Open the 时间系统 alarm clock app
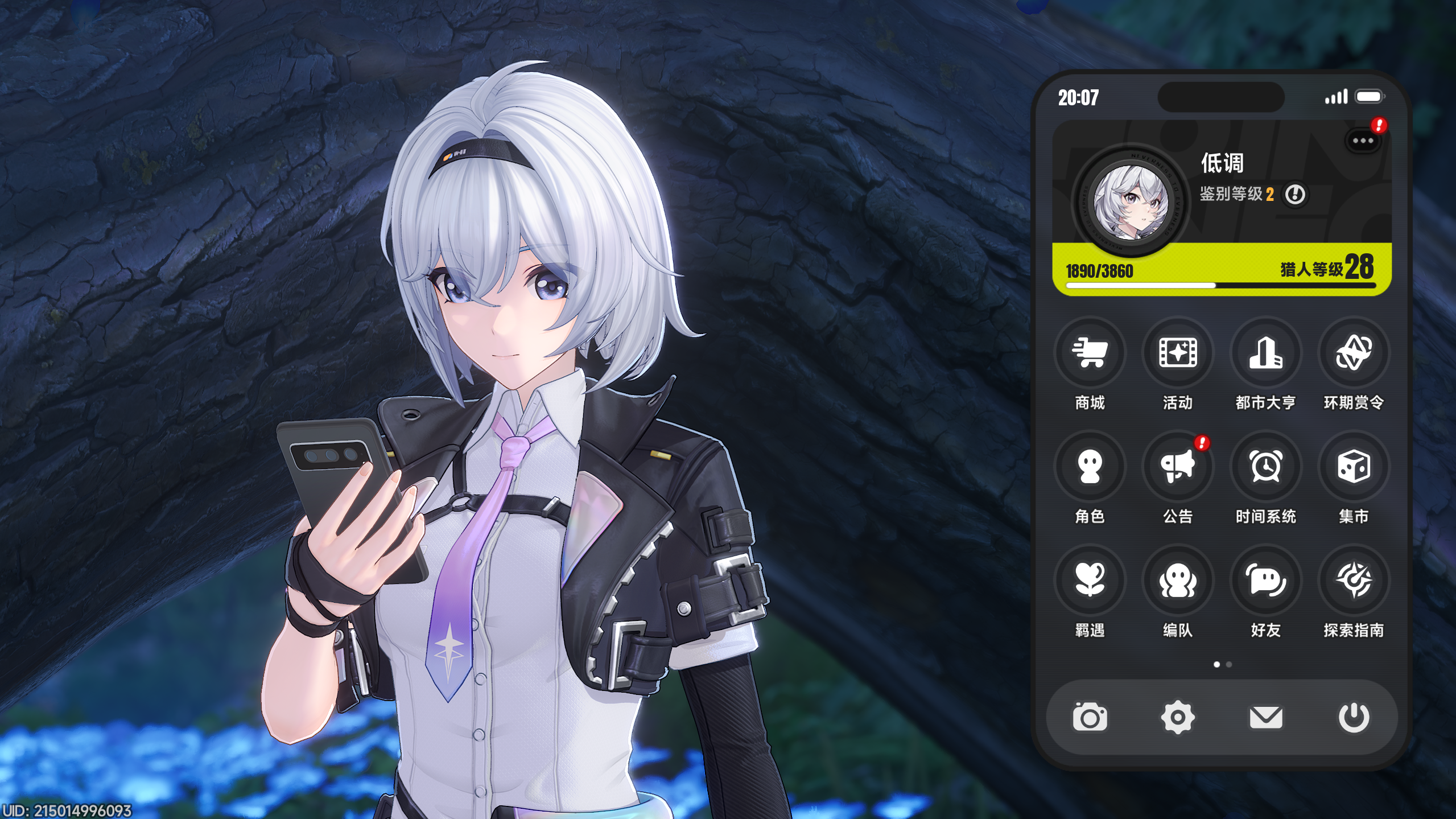Screen dimensions: 1456x819 1265,467
